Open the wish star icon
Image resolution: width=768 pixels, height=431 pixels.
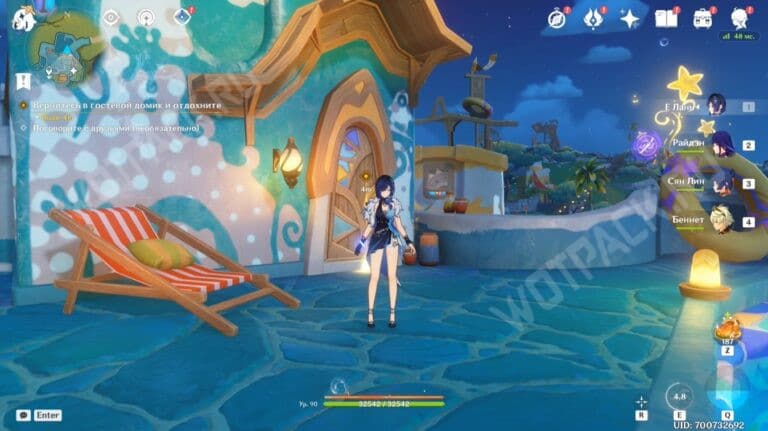[630, 17]
